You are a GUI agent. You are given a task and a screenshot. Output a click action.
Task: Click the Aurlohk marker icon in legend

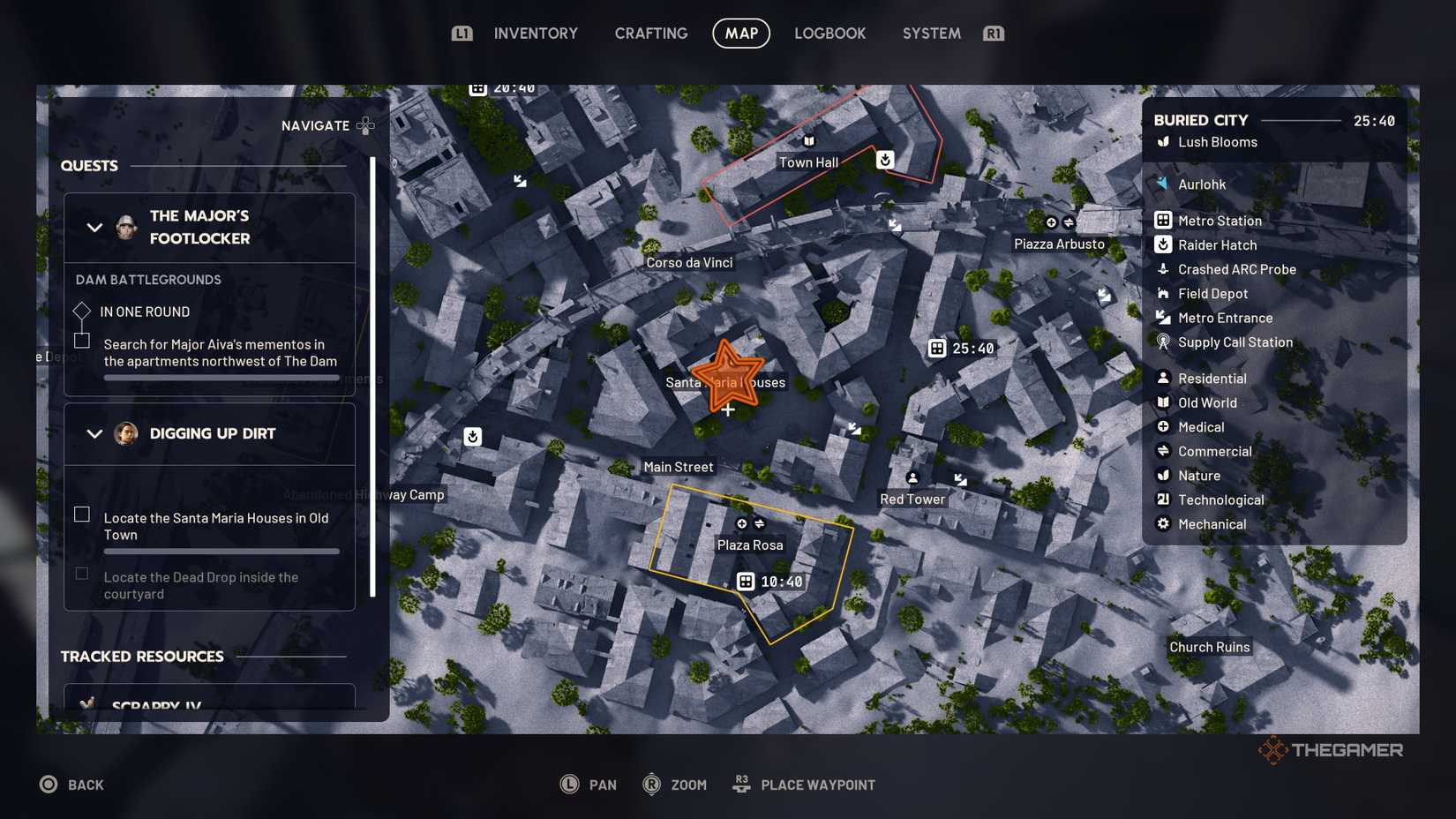point(1163,184)
